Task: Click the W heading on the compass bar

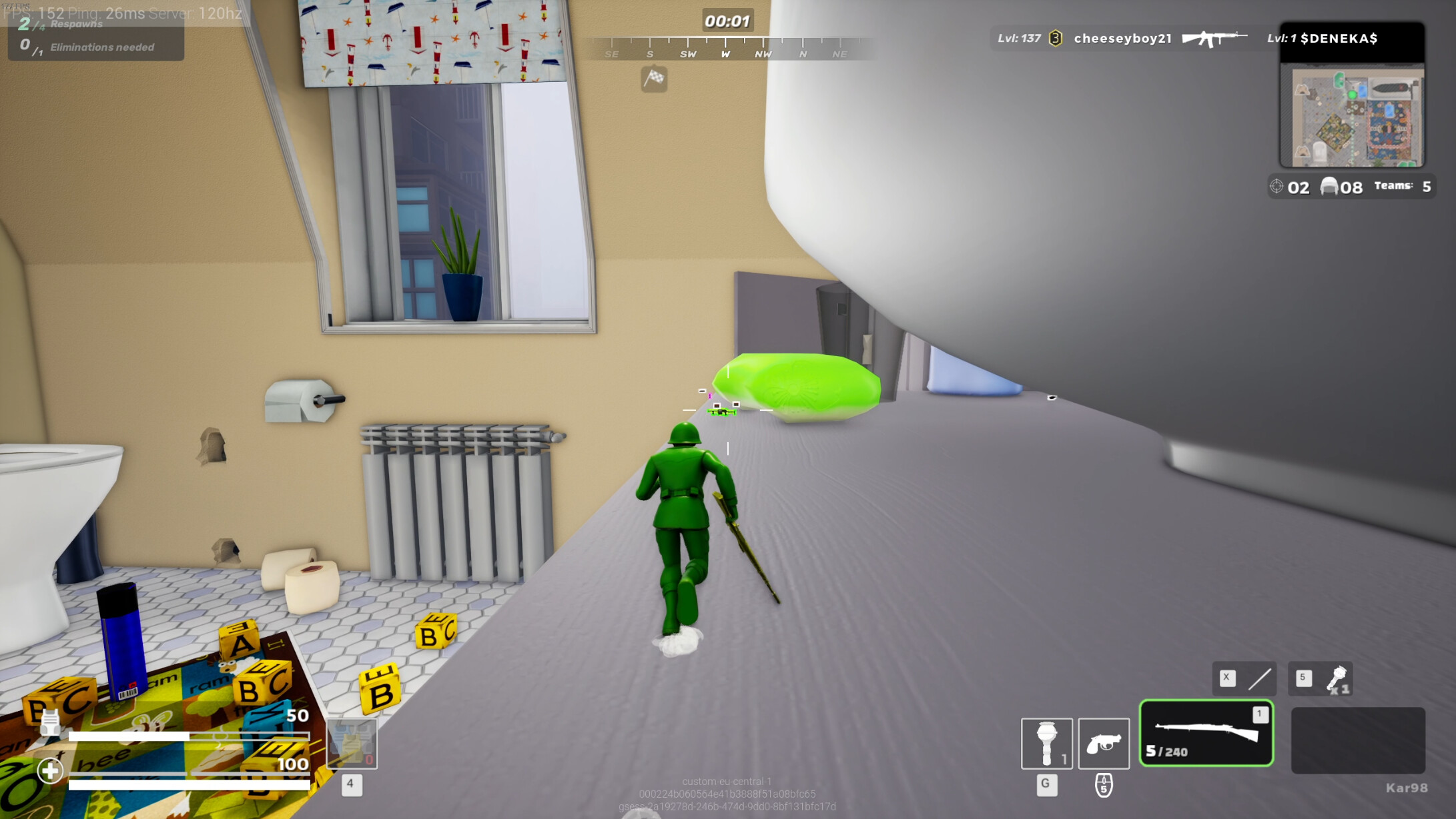Action: point(727,53)
